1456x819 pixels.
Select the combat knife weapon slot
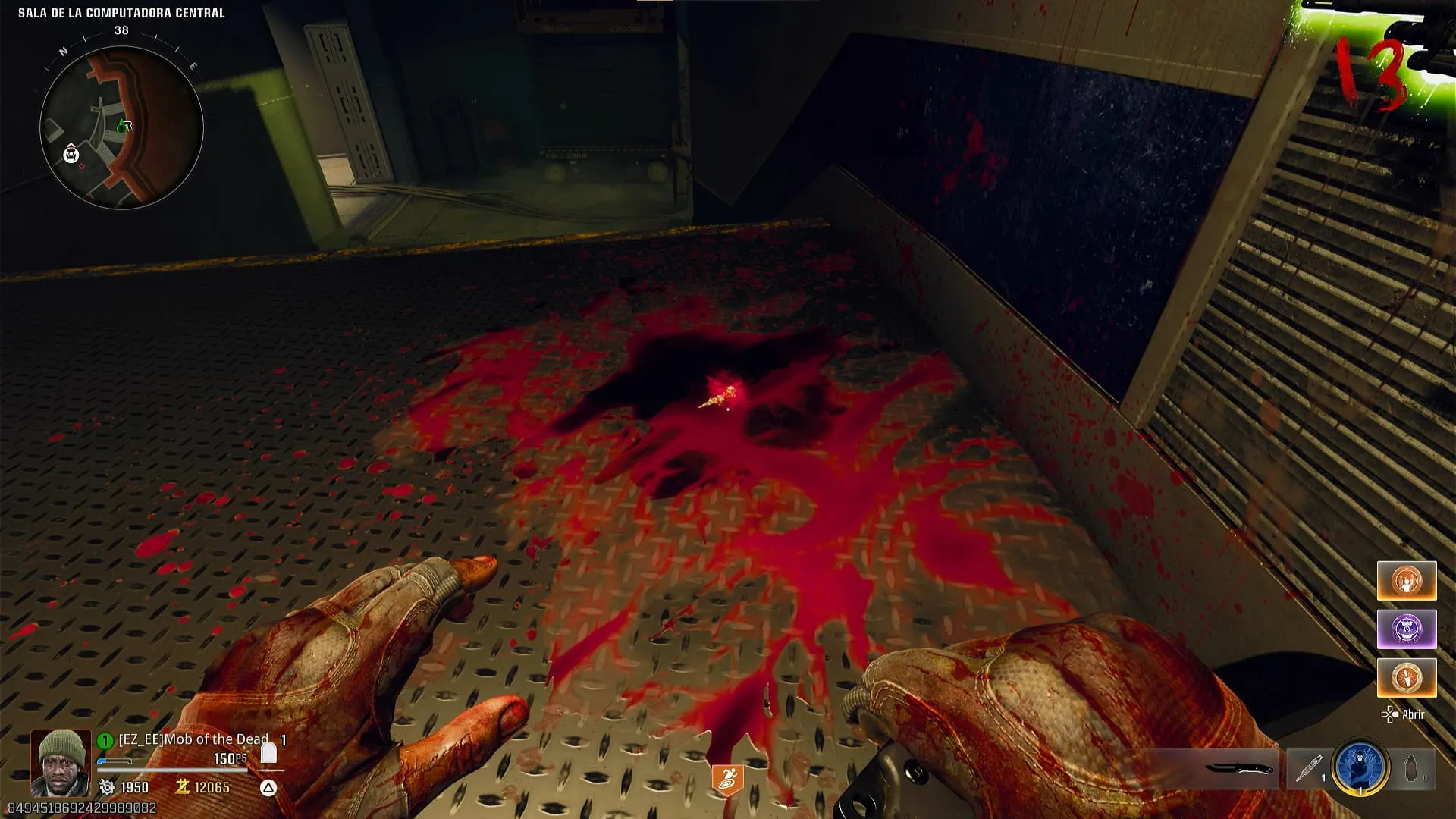[x=1238, y=768]
